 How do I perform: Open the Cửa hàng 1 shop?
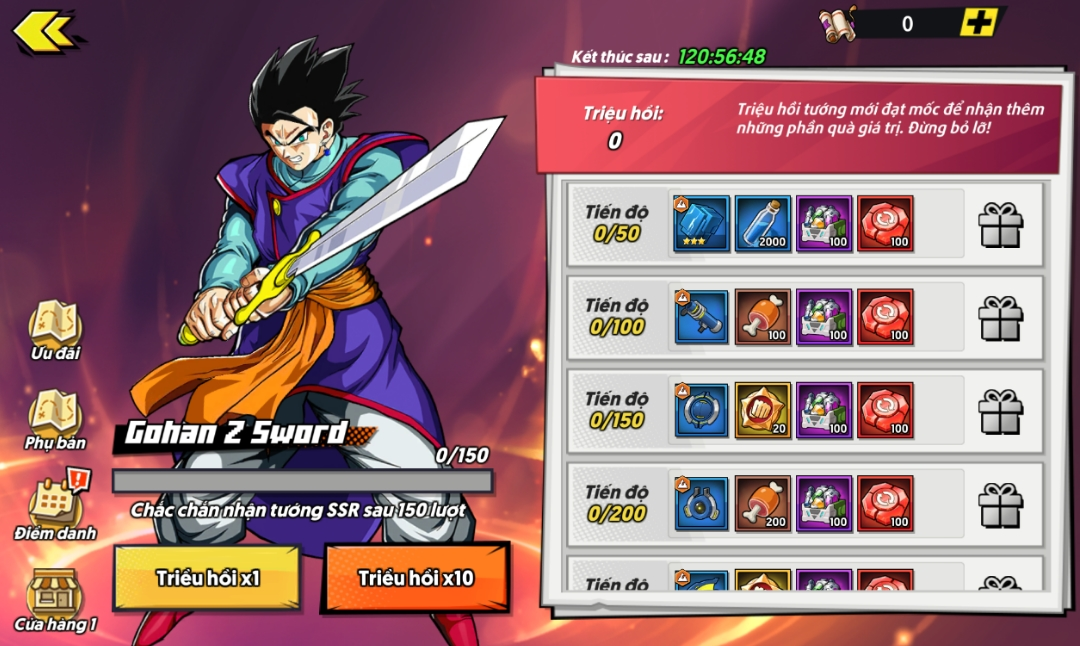[55, 598]
